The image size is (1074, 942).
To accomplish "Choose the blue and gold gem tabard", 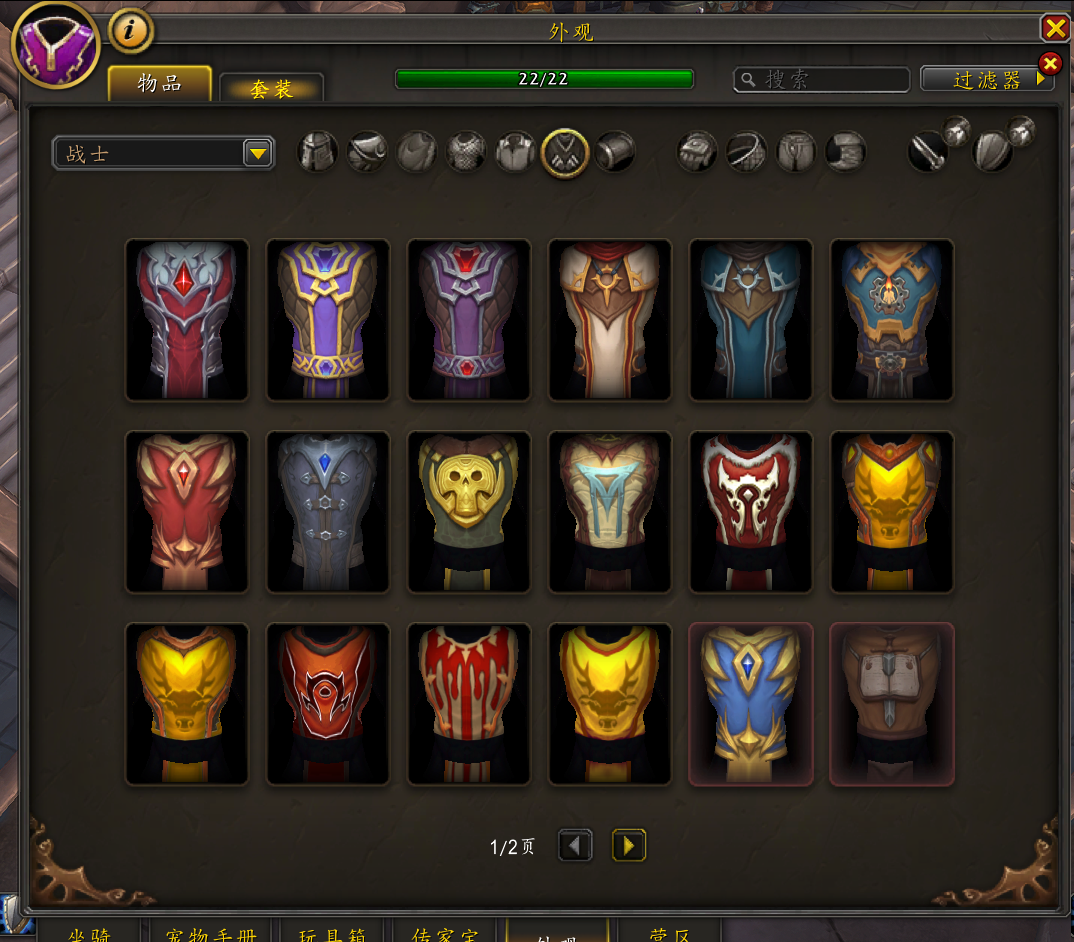I will tap(751, 704).
